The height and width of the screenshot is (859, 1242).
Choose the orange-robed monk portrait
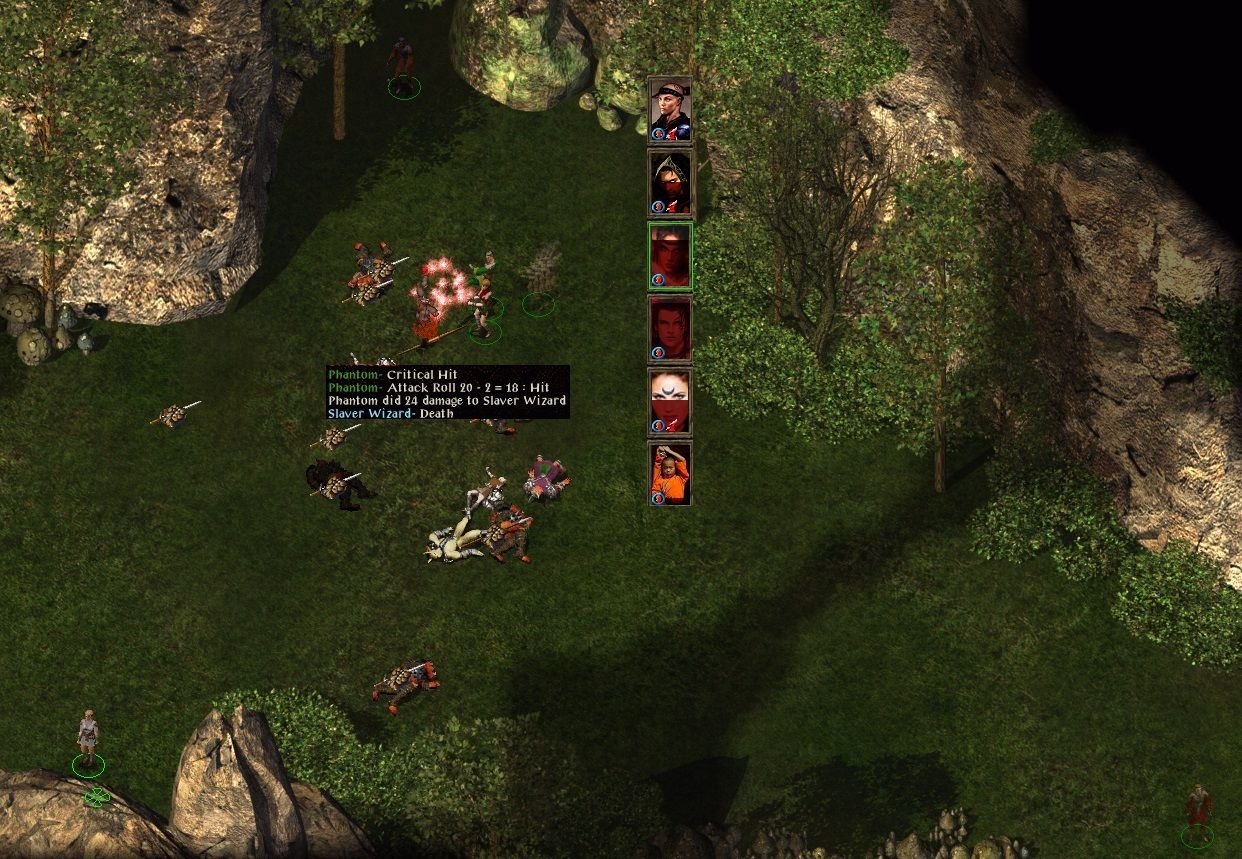(670, 474)
